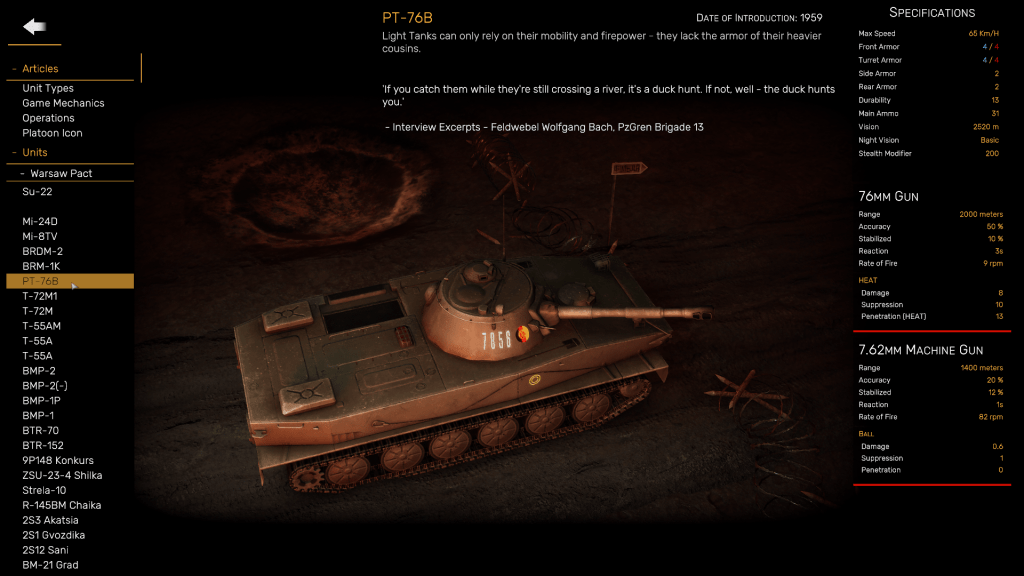The height and width of the screenshot is (576, 1024).
Task: Show the 9P148 Konkurs entry
Action: tap(58, 461)
